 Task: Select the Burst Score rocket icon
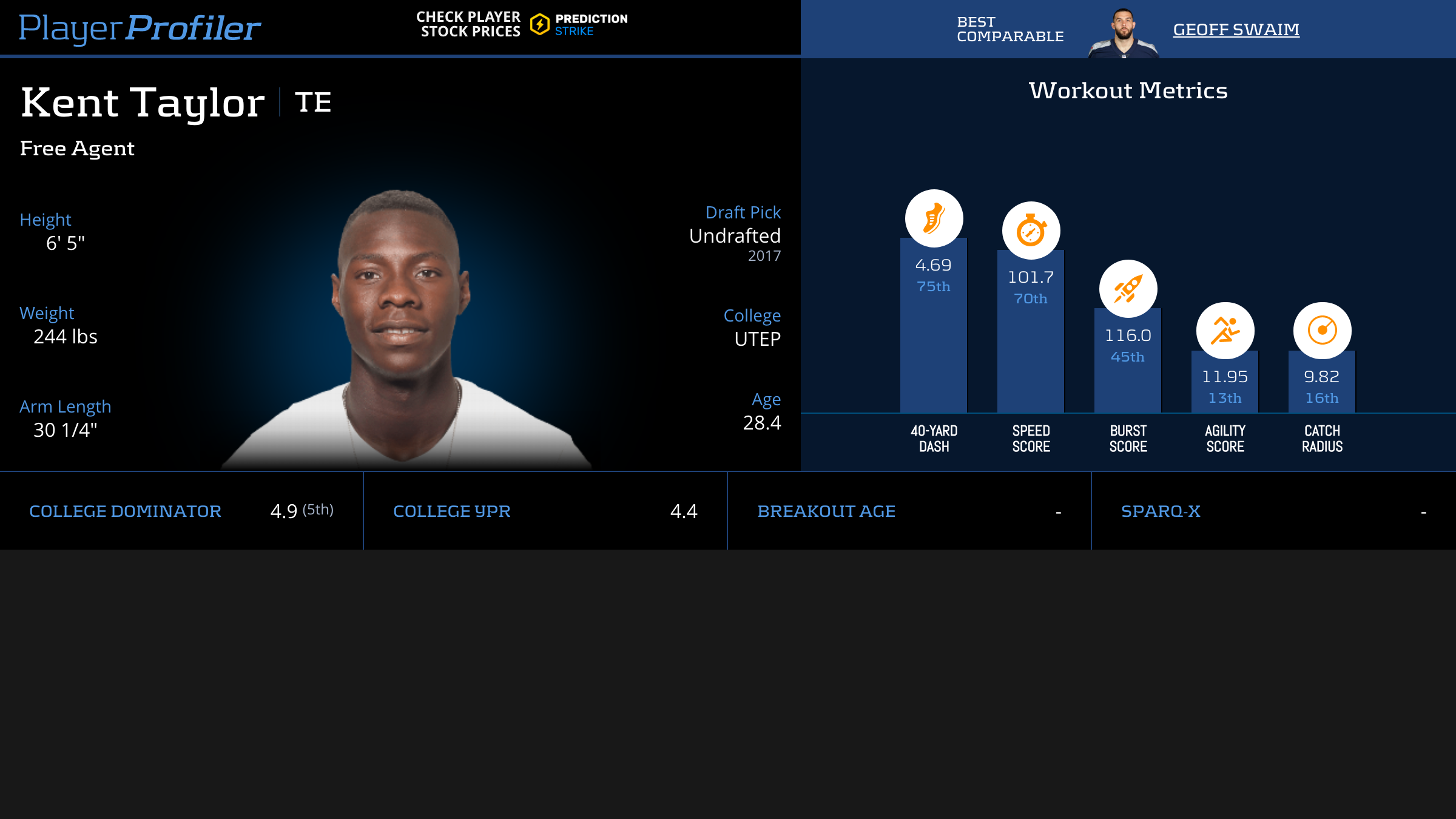point(1128,289)
